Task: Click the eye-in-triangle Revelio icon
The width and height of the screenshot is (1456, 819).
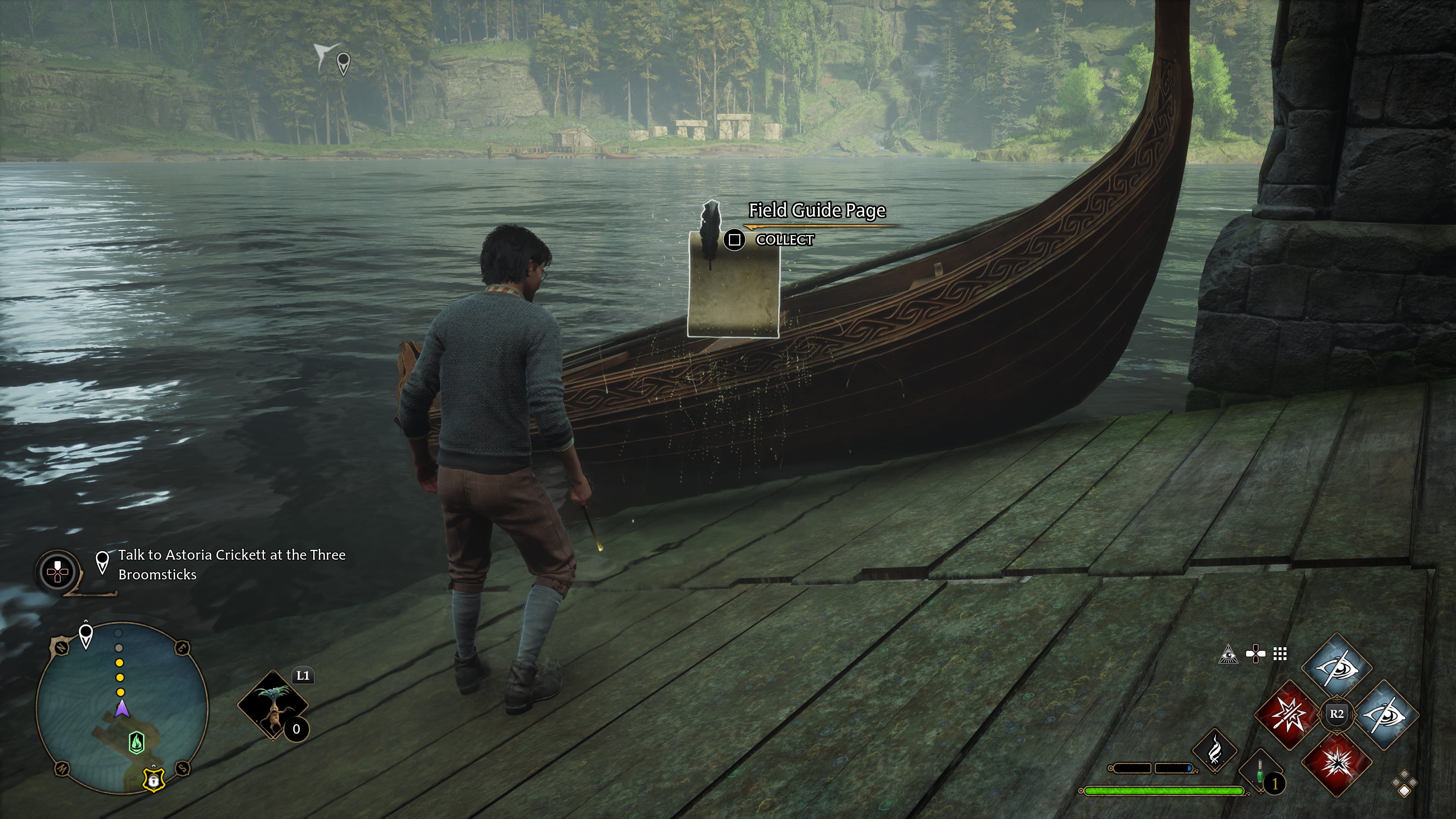Action: (x=1228, y=654)
